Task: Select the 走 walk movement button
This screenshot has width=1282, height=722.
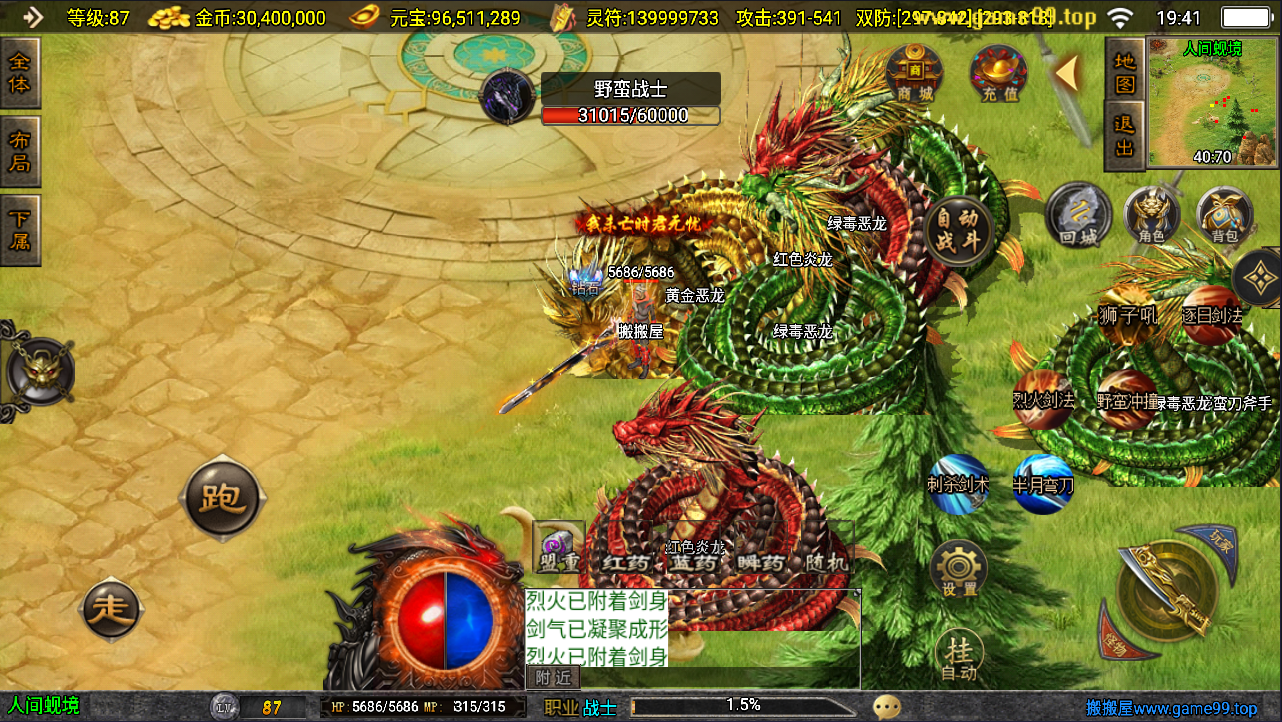Action: (110, 608)
